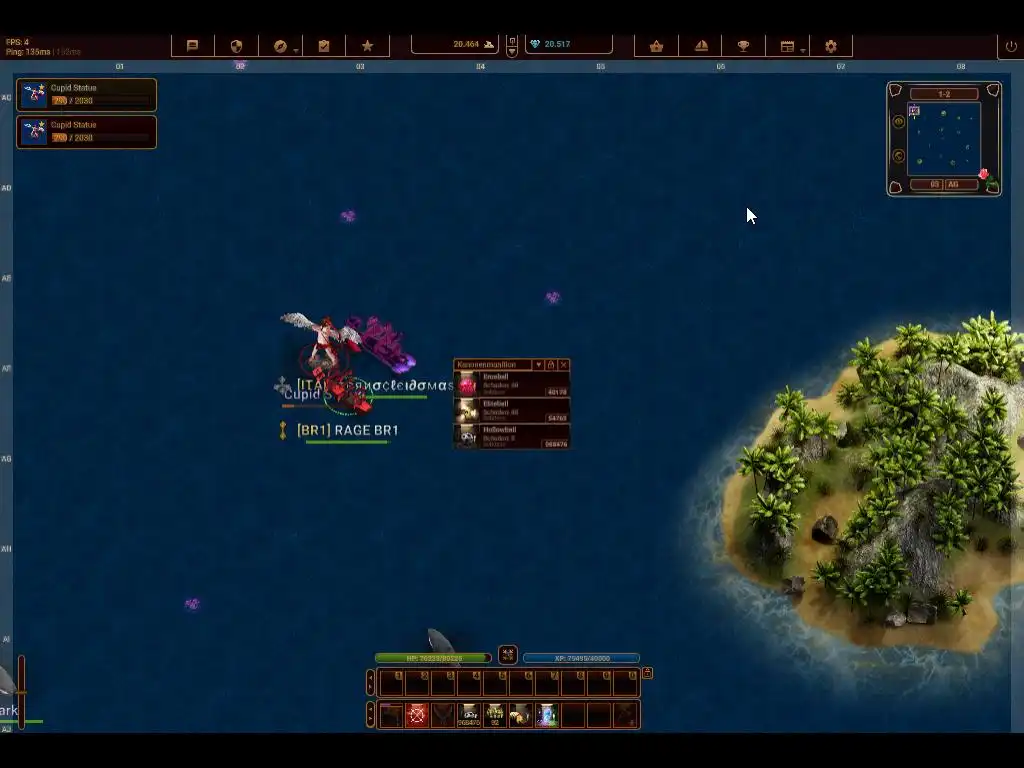This screenshot has width=1024, height=768.
Task: Open the gear settings button
Action: (831, 46)
